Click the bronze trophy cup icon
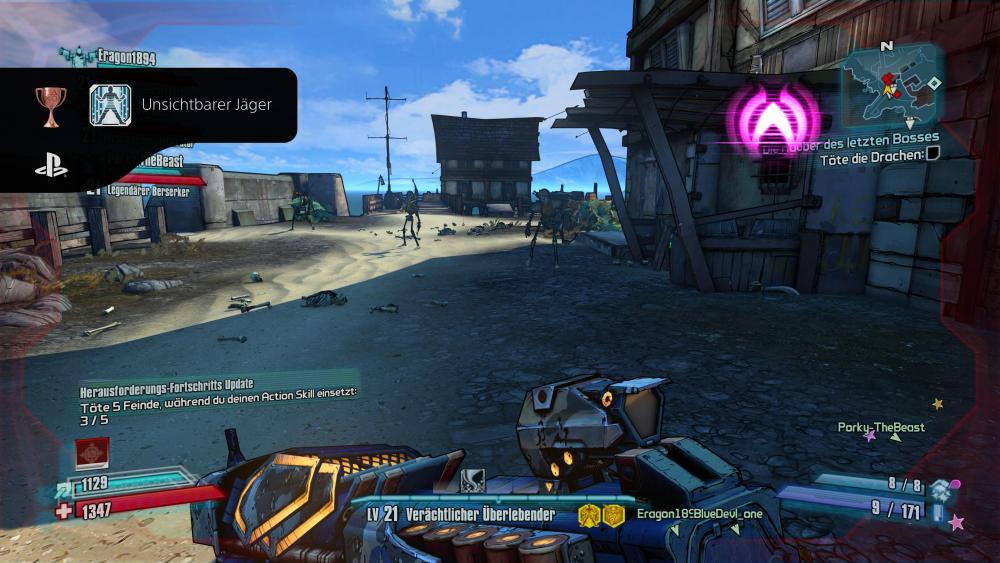Image resolution: width=1000 pixels, height=563 pixels. pos(49,104)
